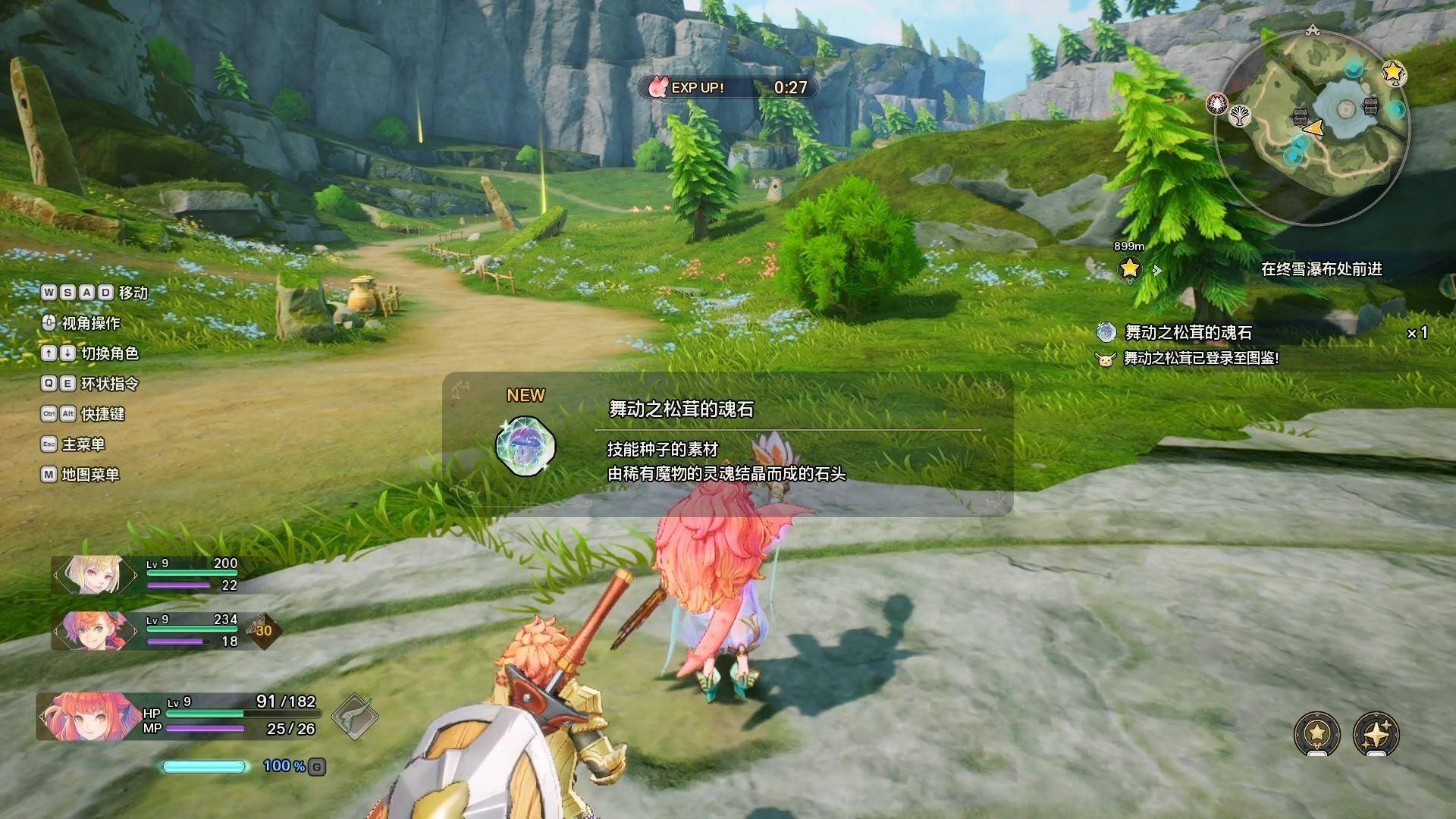This screenshot has width=1456, height=819.
Task: Select the red tree icon beside minimap
Action: pyautogui.click(x=1217, y=104)
